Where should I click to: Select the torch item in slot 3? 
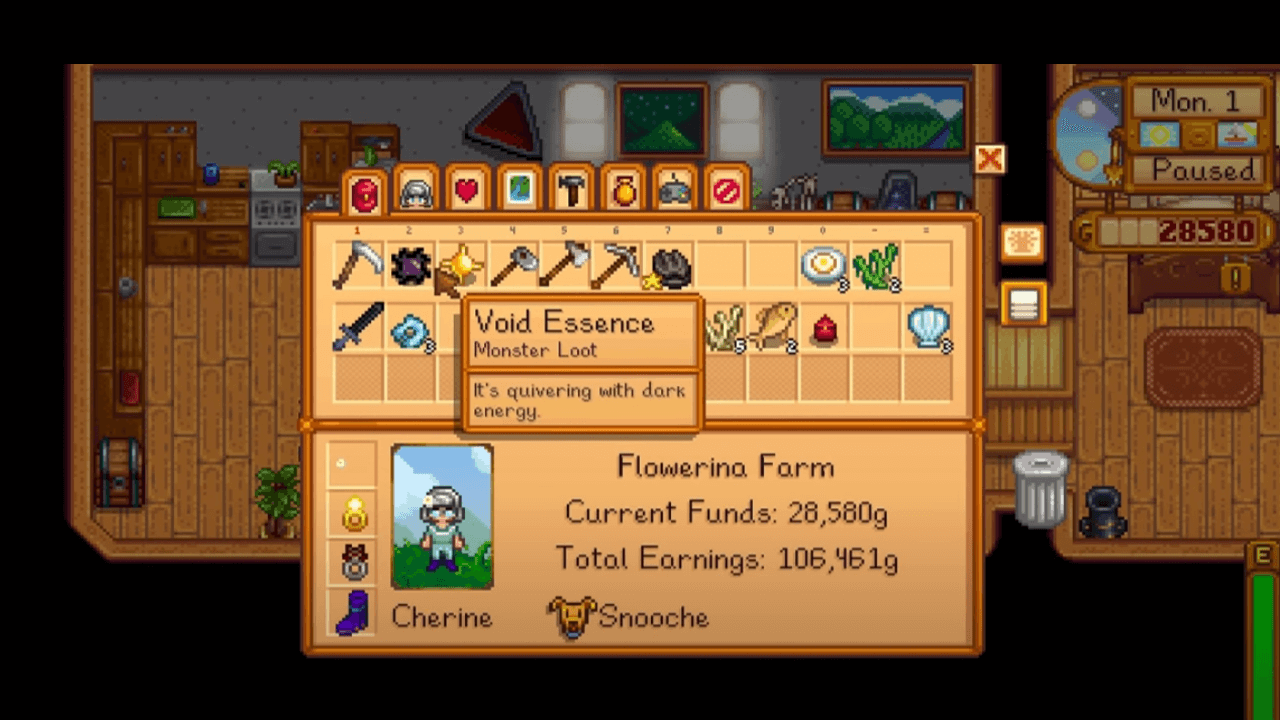(x=463, y=264)
